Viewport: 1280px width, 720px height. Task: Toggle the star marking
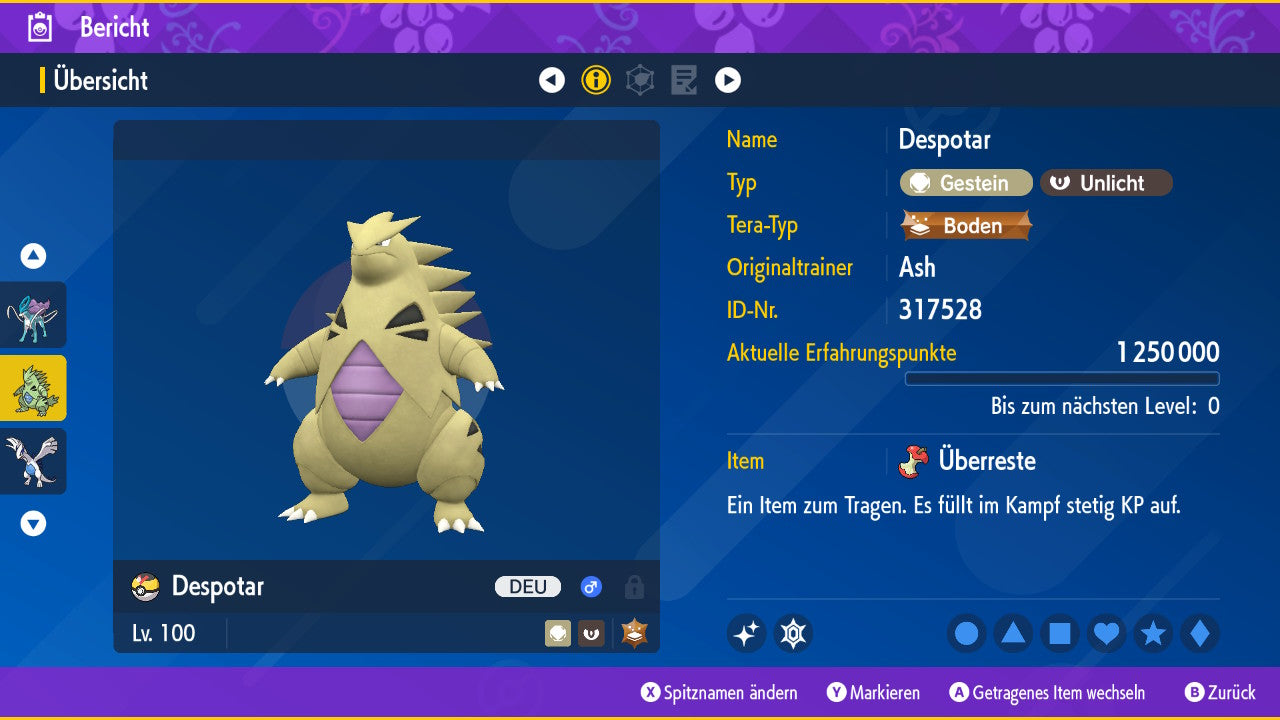pyautogui.click(x=1153, y=634)
